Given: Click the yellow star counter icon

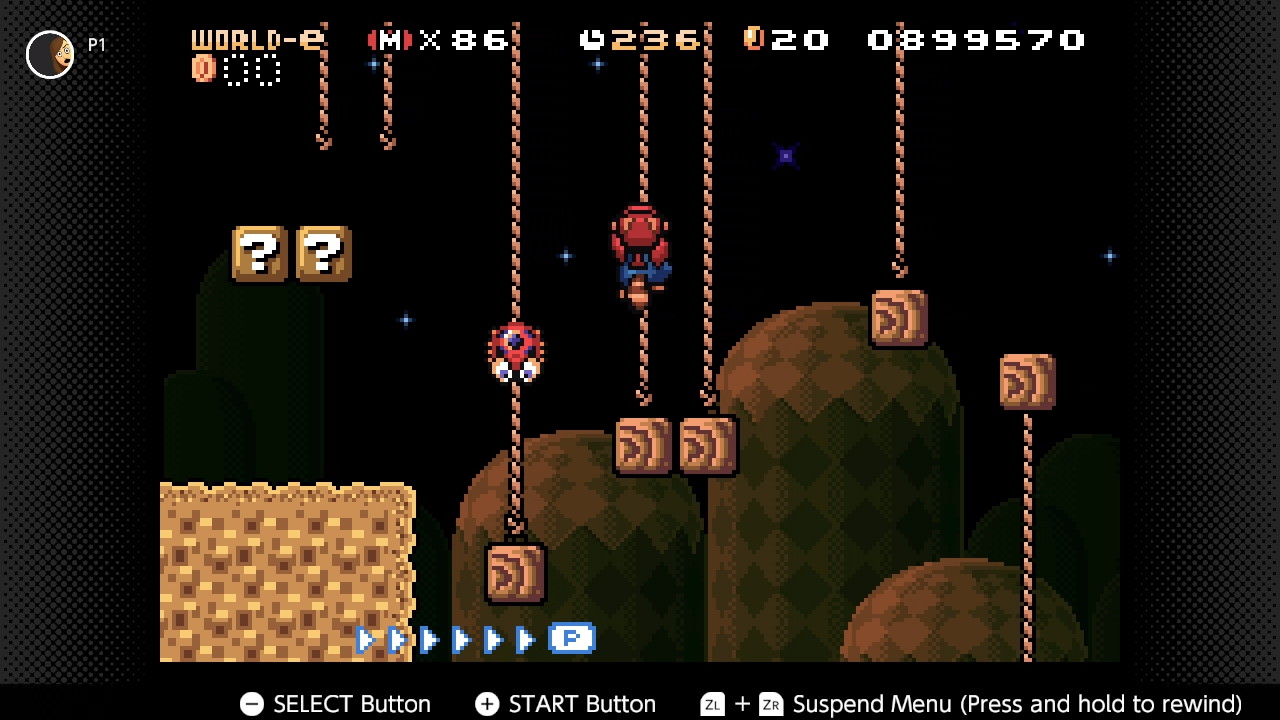Looking at the screenshot, I should tap(753, 40).
